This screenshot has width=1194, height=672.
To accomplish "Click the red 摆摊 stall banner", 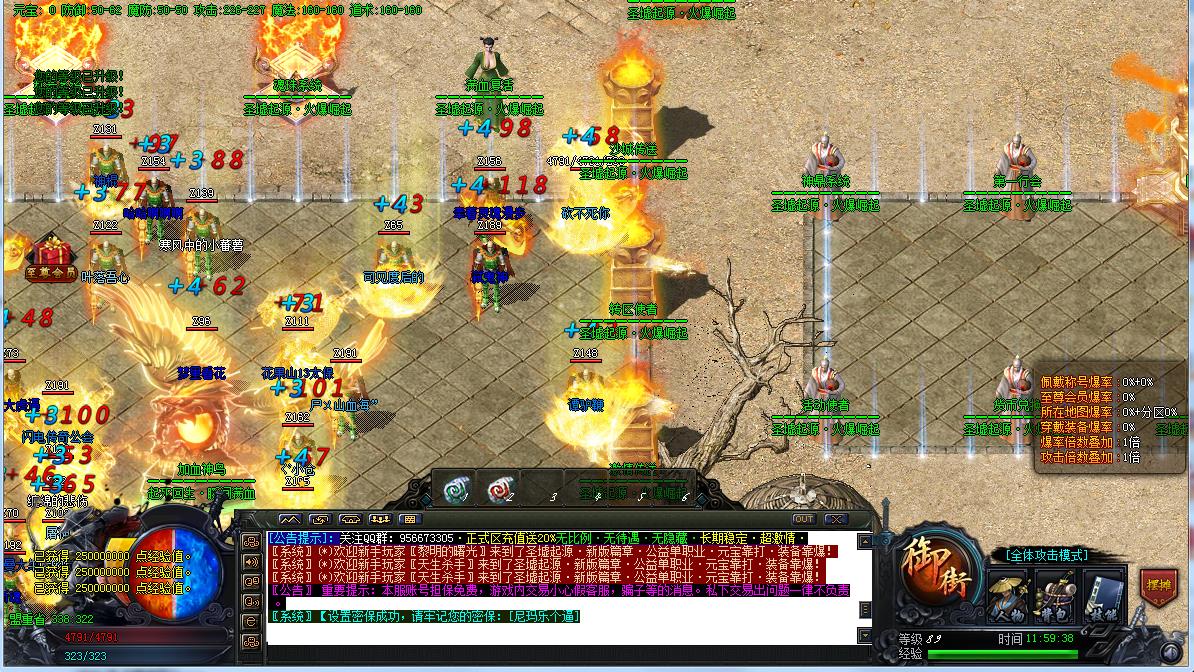I will [x=1158, y=587].
